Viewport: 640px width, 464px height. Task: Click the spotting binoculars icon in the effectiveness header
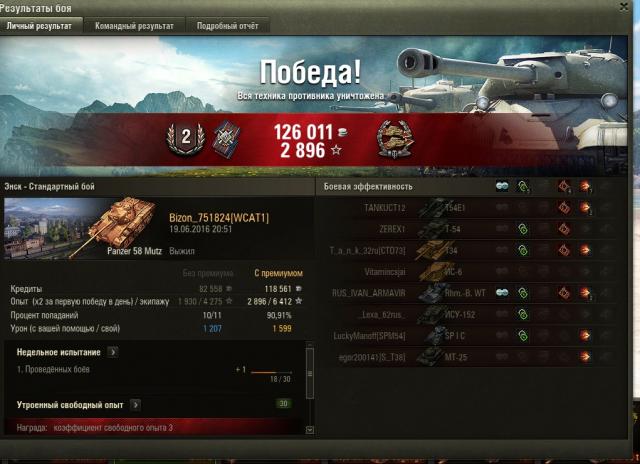click(501, 186)
